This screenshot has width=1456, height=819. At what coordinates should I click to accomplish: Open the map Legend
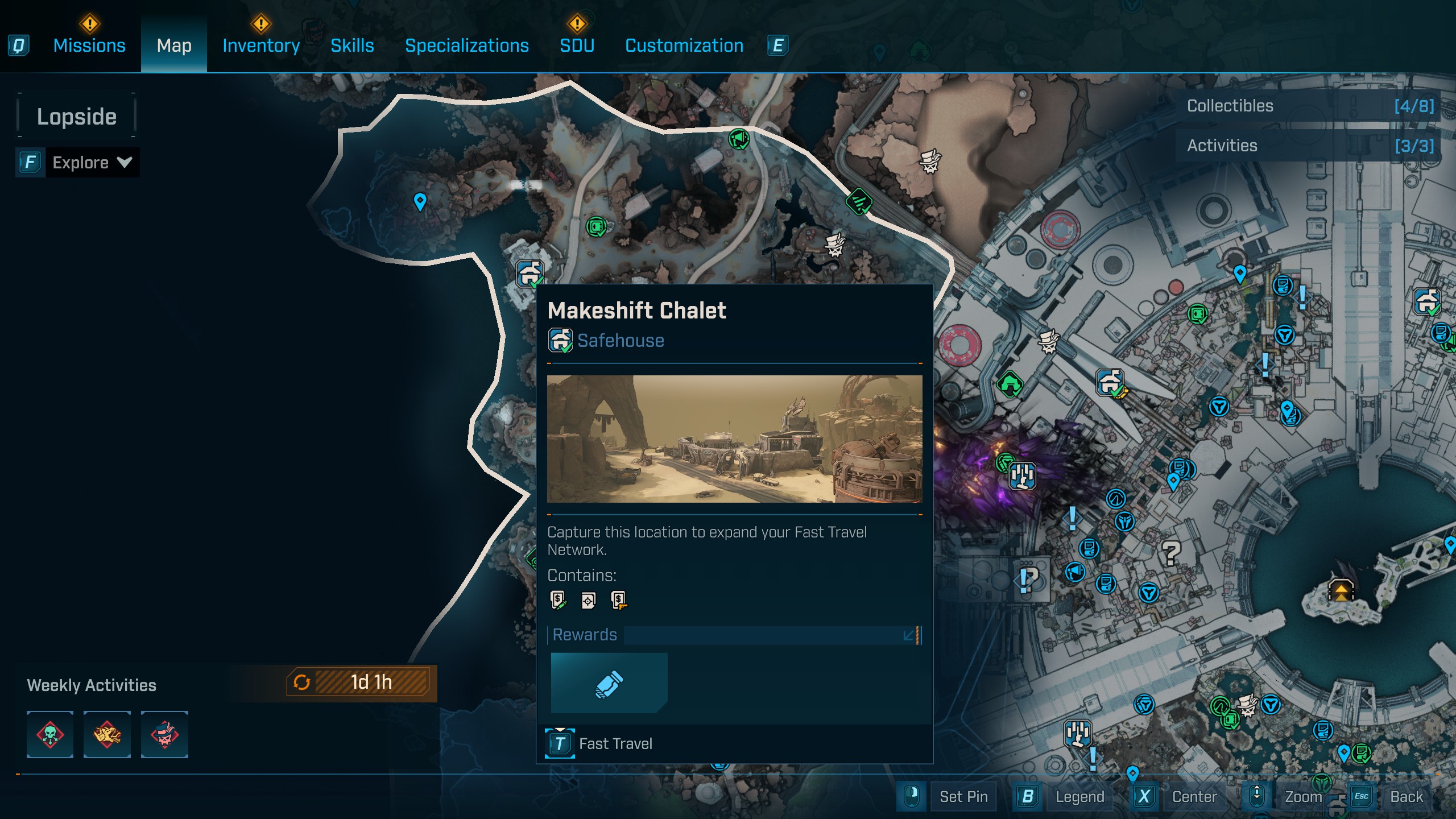[x=1079, y=797]
